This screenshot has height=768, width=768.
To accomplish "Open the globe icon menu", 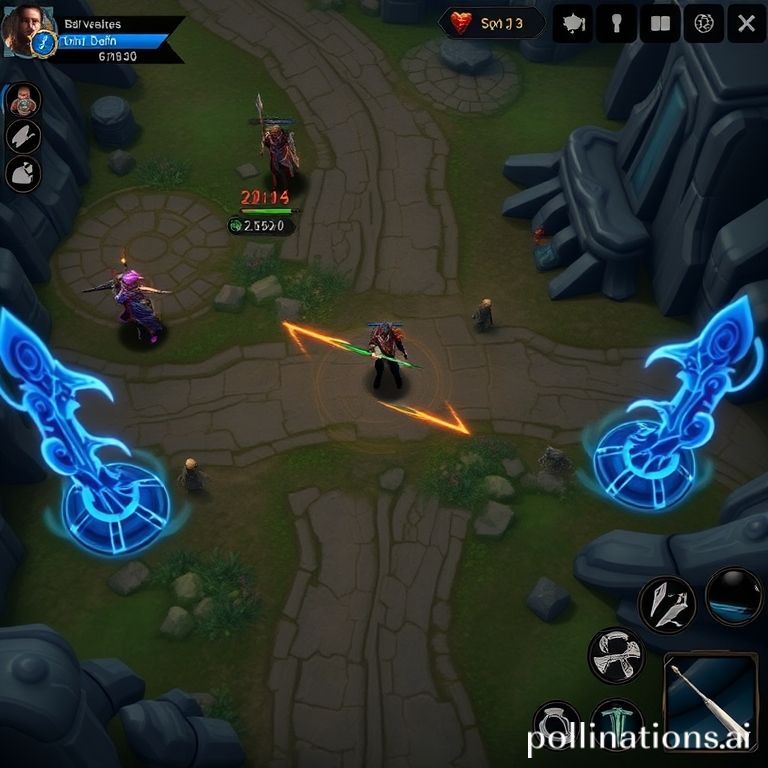I will click(703, 24).
